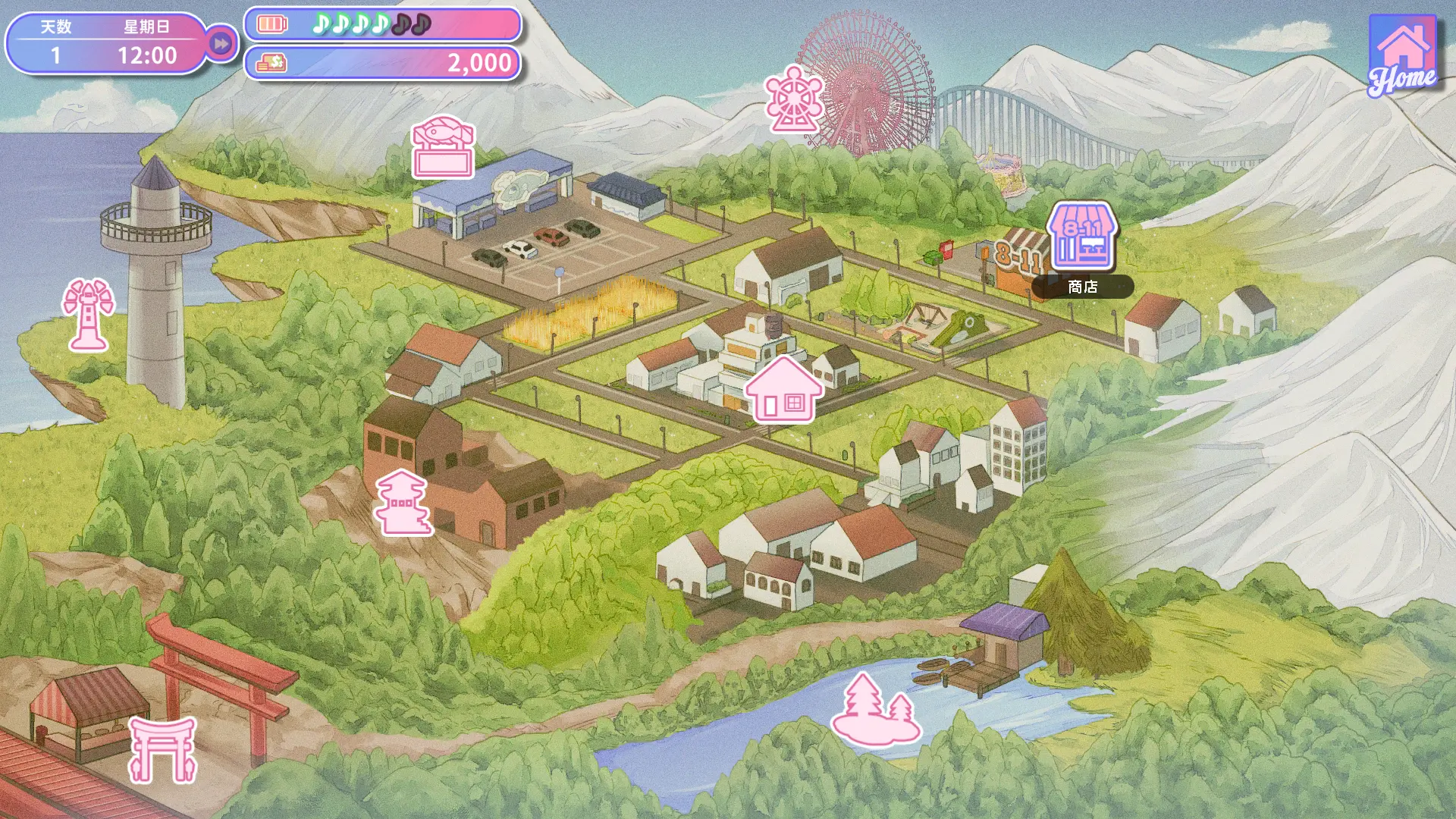The height and width of the screenshot is (819, 1456).
Task: Select the pagoda building location icon
Action: coord(403,502)
